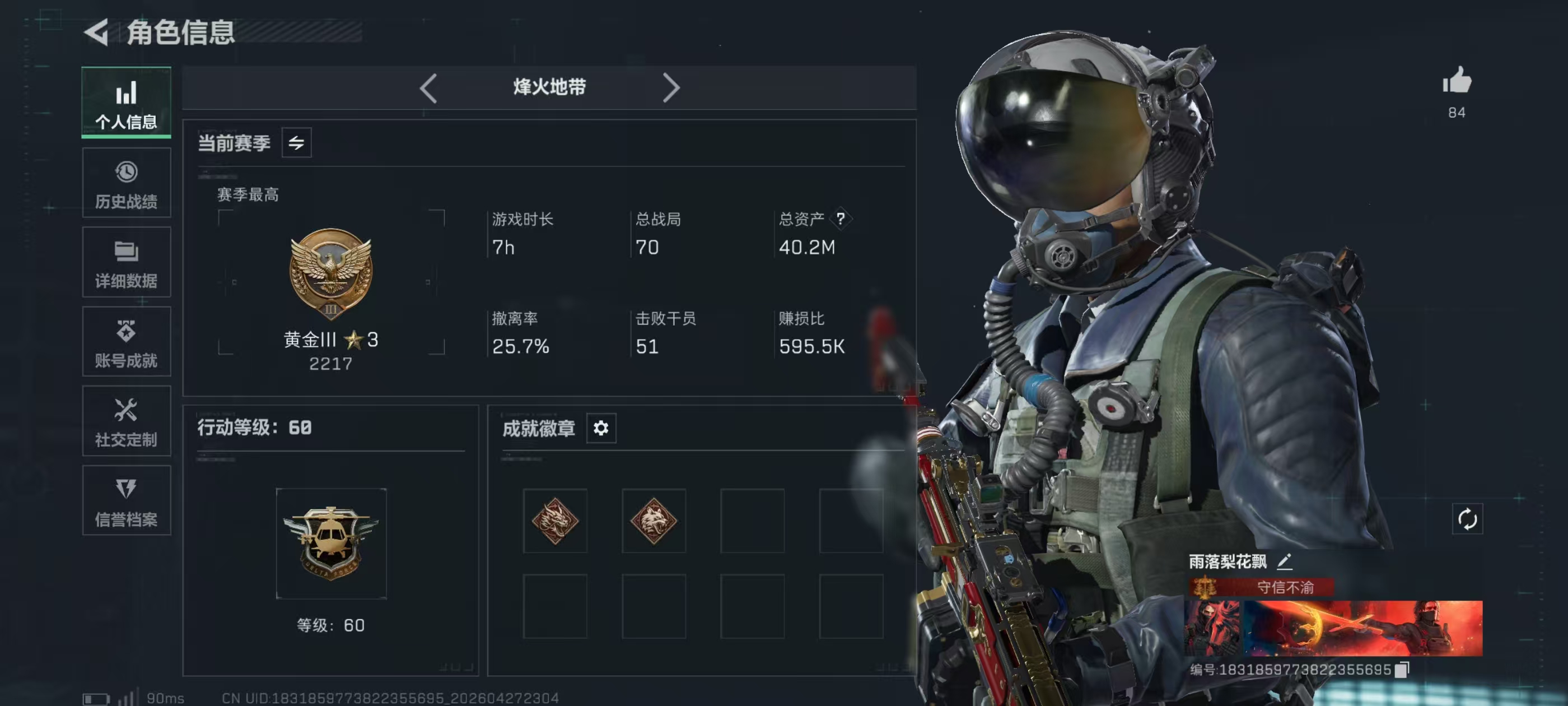Image resolution: width=1568 pixels, height=706 pixels.
Task: Give a thumbs-up like
Action: coord(1456,81)
